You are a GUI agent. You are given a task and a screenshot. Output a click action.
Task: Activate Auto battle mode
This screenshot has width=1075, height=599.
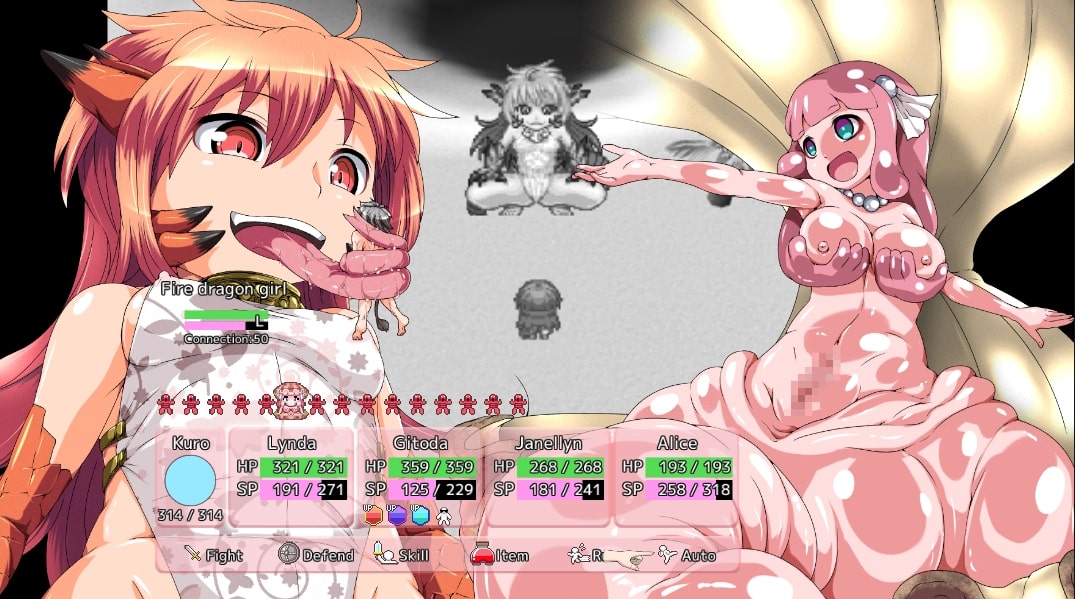click(x=688, y=555)
